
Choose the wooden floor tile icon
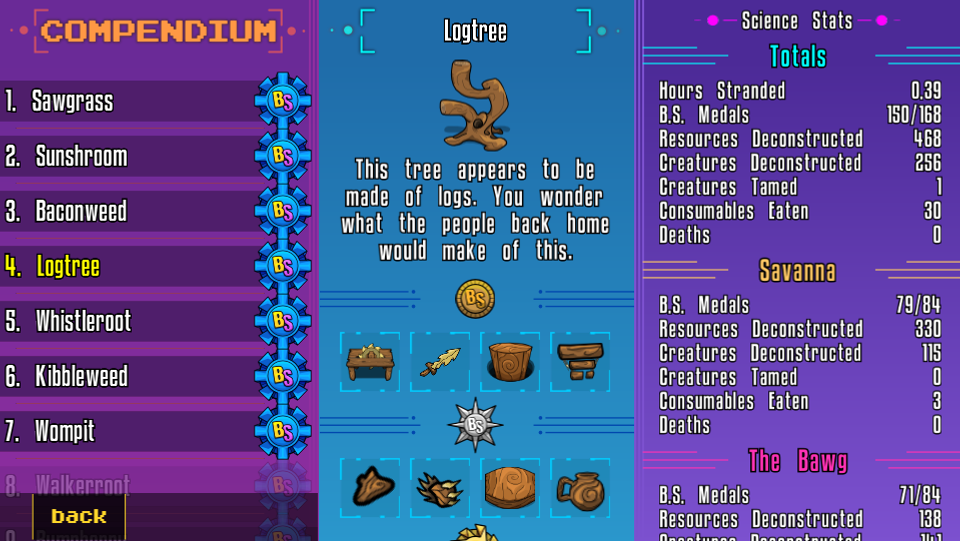tap(510, 487)
